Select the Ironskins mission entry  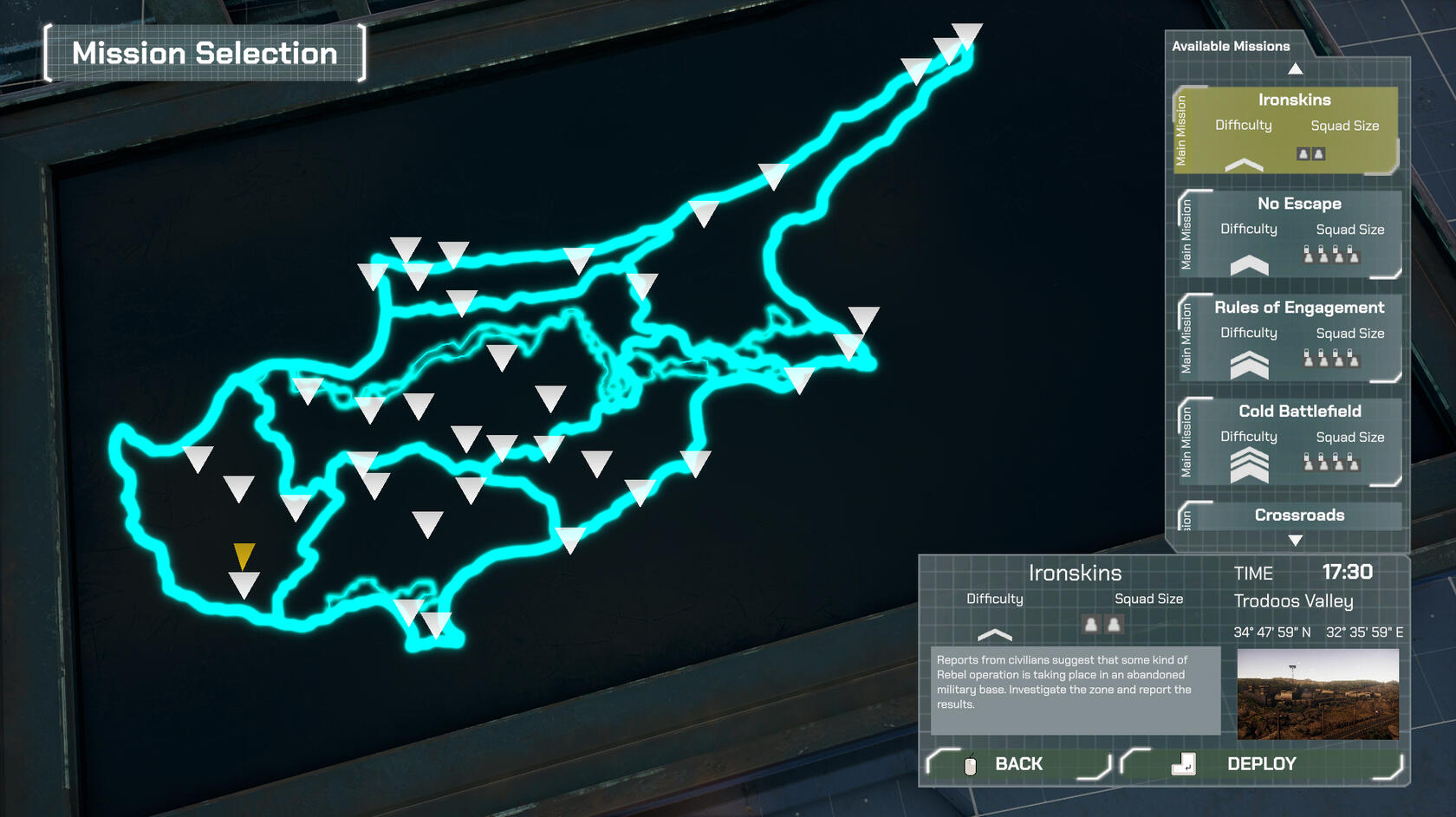pyautogui.click(x=1286, y=130)
